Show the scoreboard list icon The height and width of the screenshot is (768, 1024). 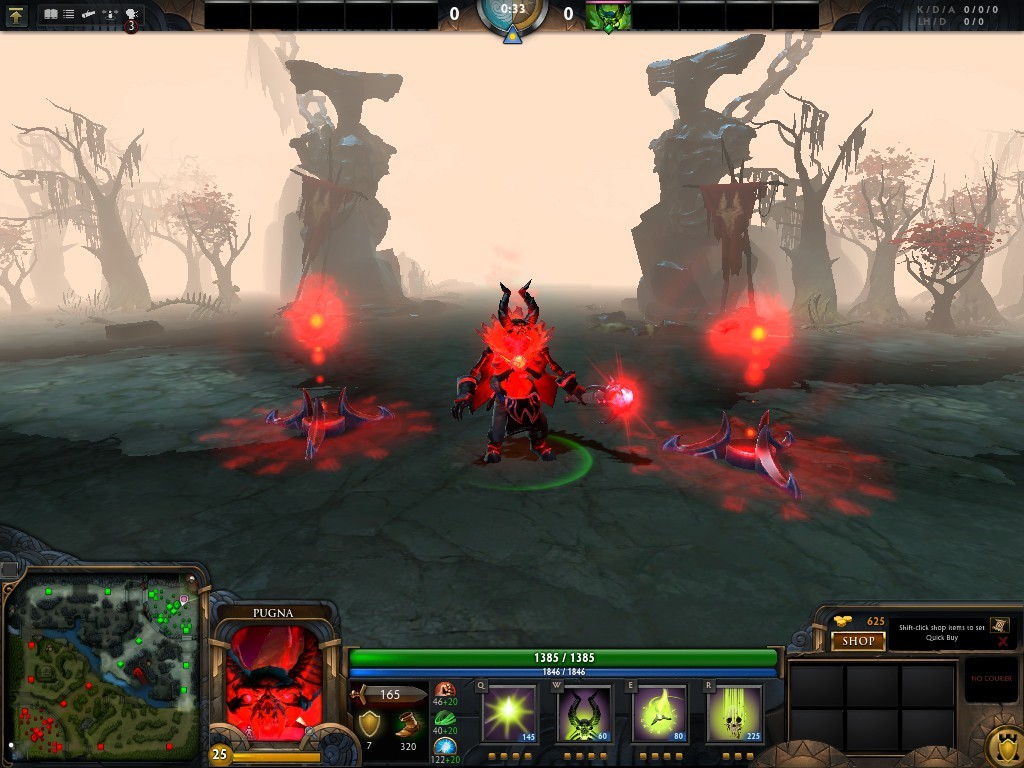[68, 14]
